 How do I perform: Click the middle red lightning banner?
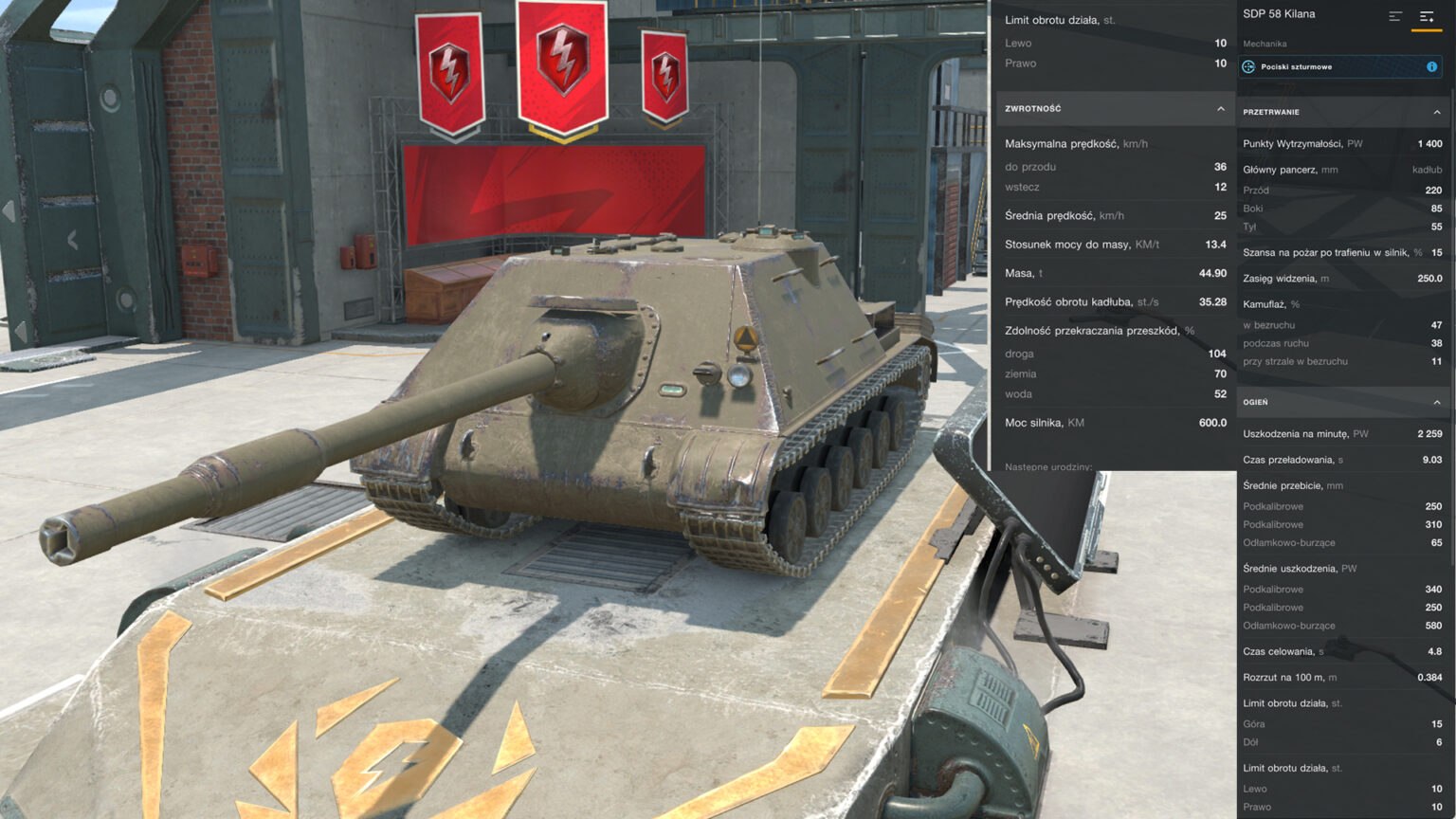tap(561, 57)
